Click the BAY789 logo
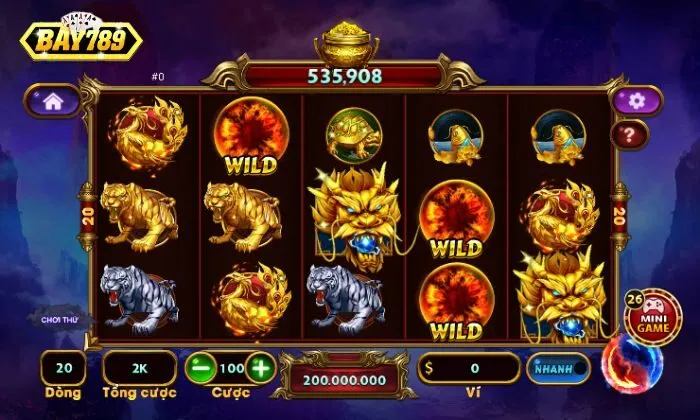 point(80,38)
